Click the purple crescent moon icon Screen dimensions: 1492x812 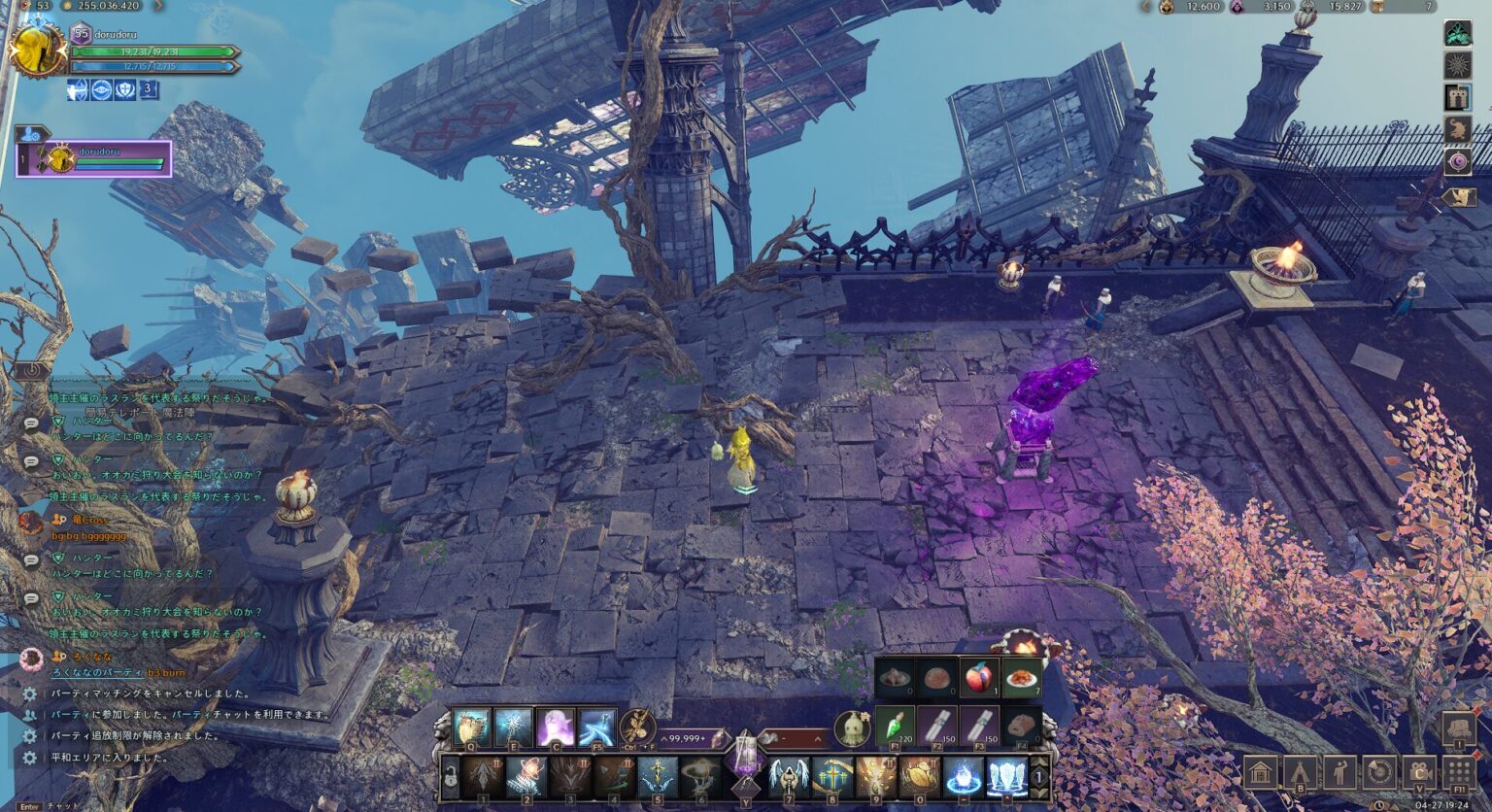pyautogui.click(x=1457, y=161)
